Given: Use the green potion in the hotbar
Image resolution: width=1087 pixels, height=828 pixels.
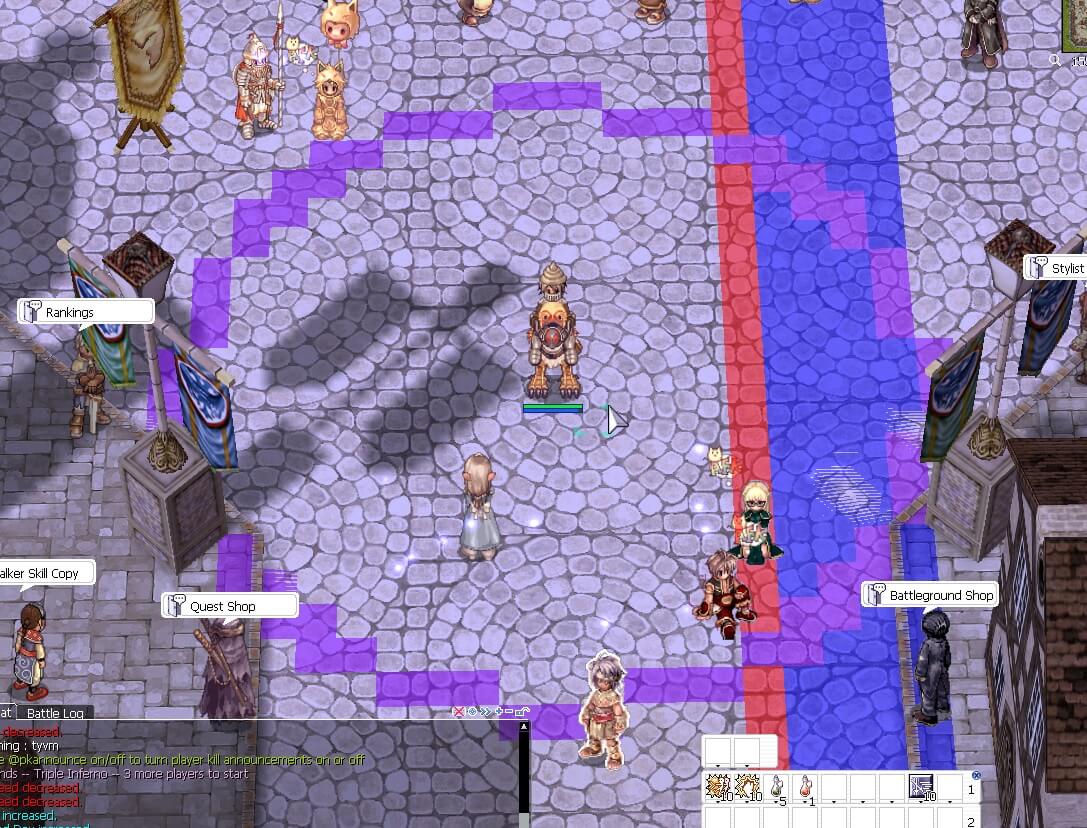Looking at the screenshot, I should coord(779,786).
